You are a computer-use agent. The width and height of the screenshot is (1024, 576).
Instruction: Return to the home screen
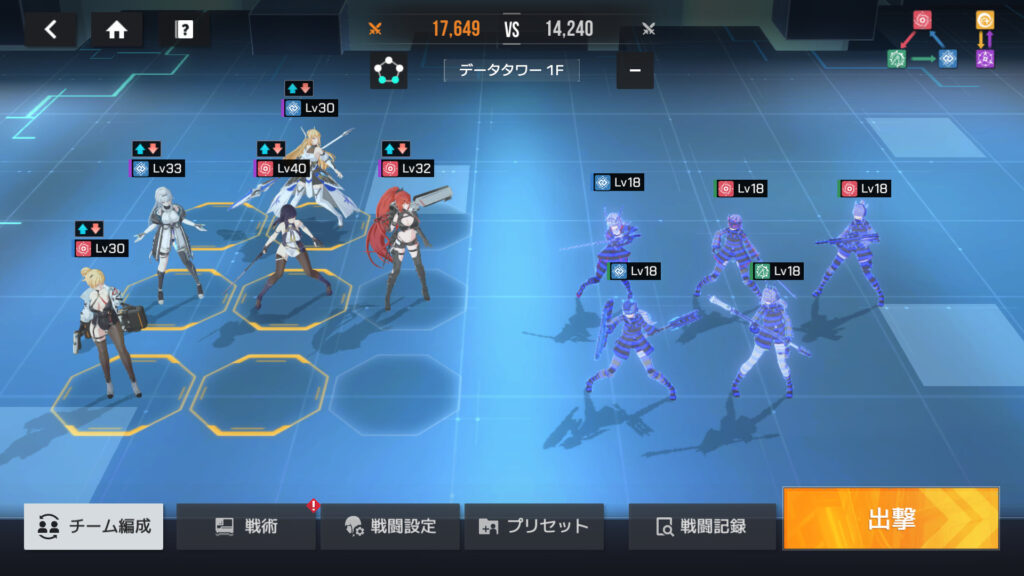(117, 29)
